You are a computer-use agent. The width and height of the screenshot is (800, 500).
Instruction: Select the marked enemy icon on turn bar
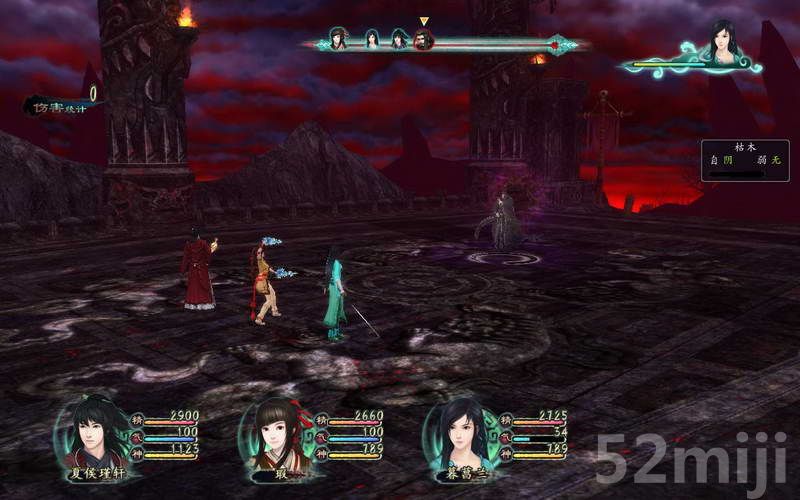424,40
